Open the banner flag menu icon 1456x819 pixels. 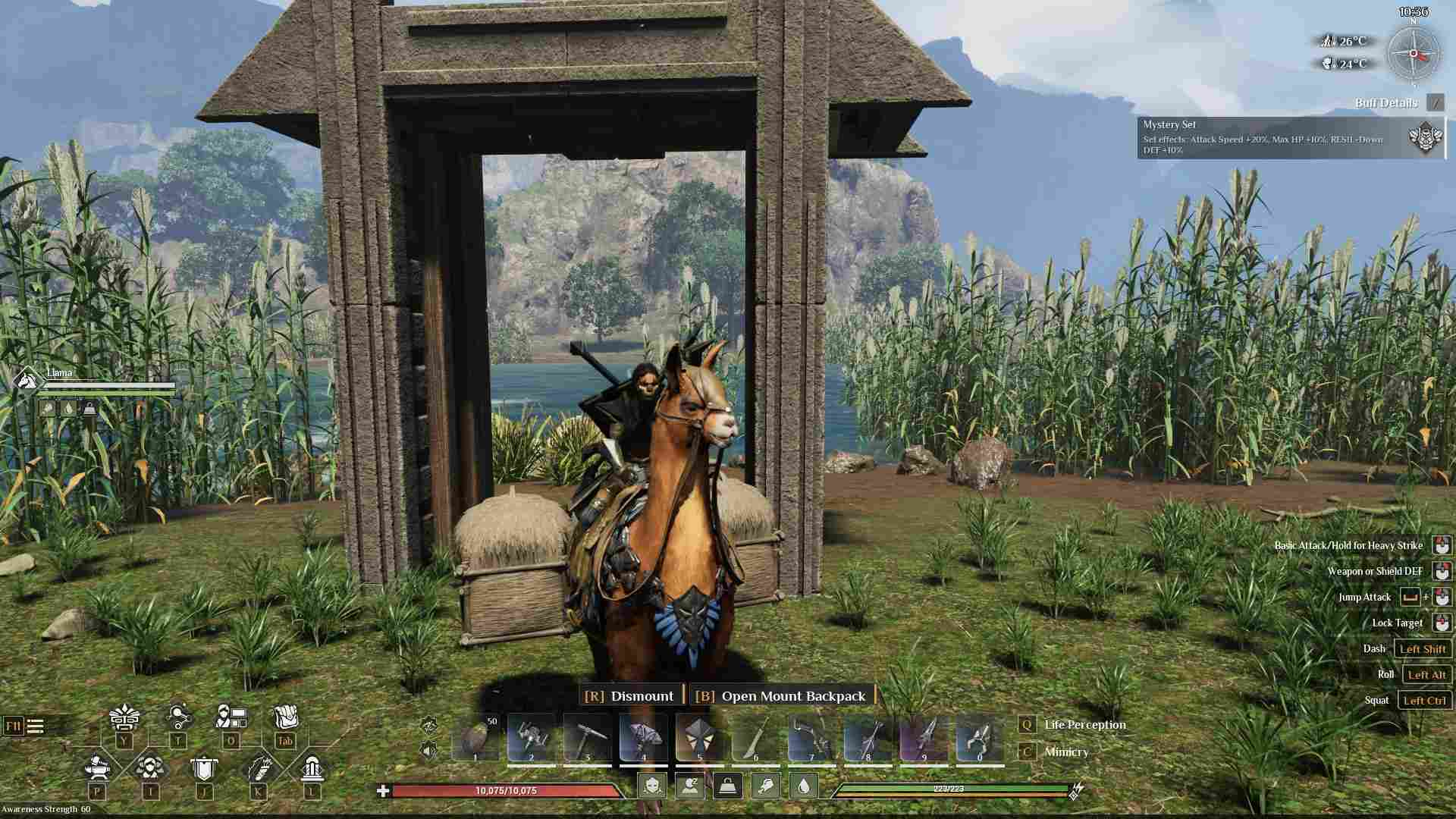tap(203, 769)
